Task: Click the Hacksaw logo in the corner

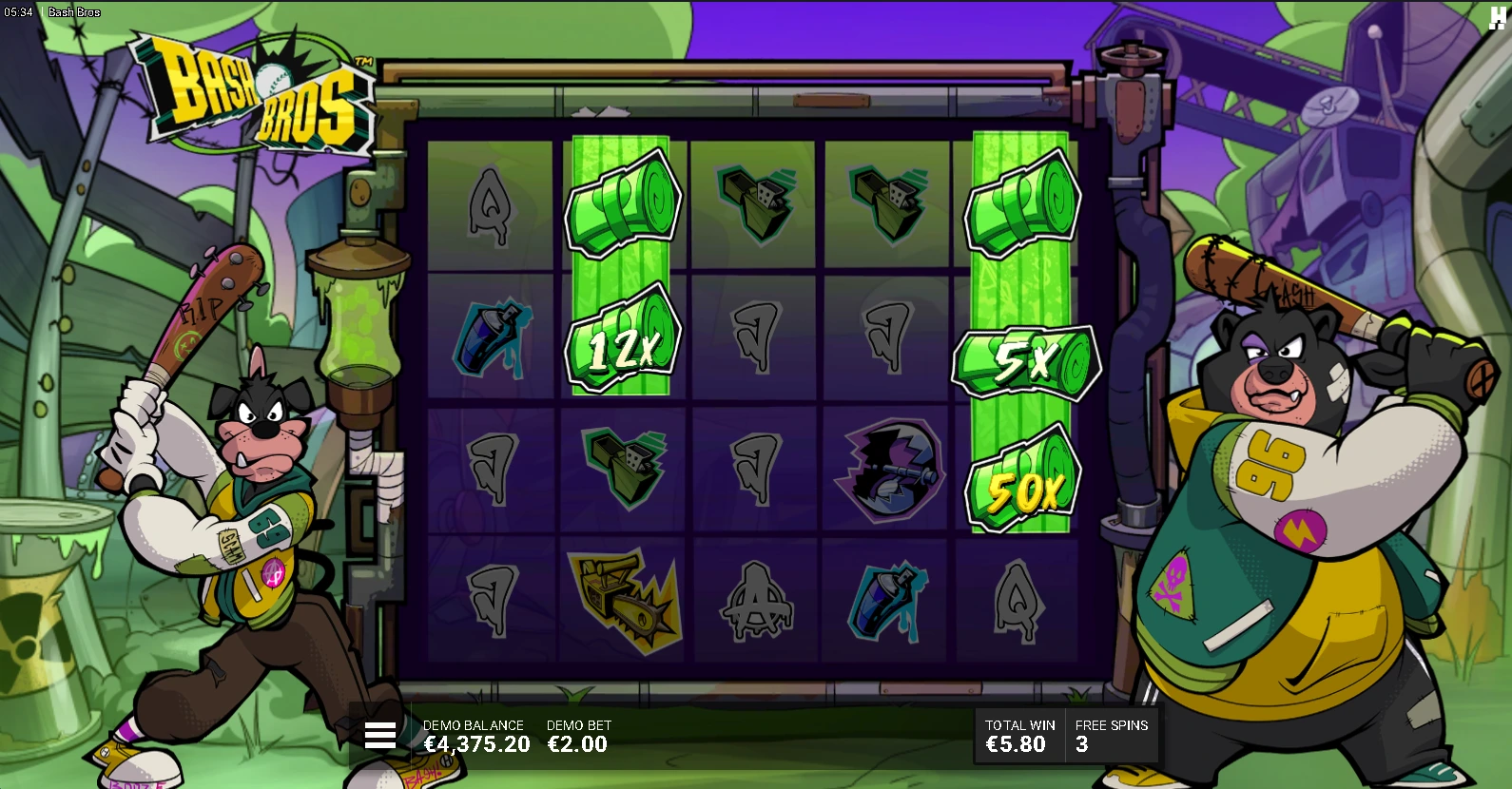Action: (1497, 18)
